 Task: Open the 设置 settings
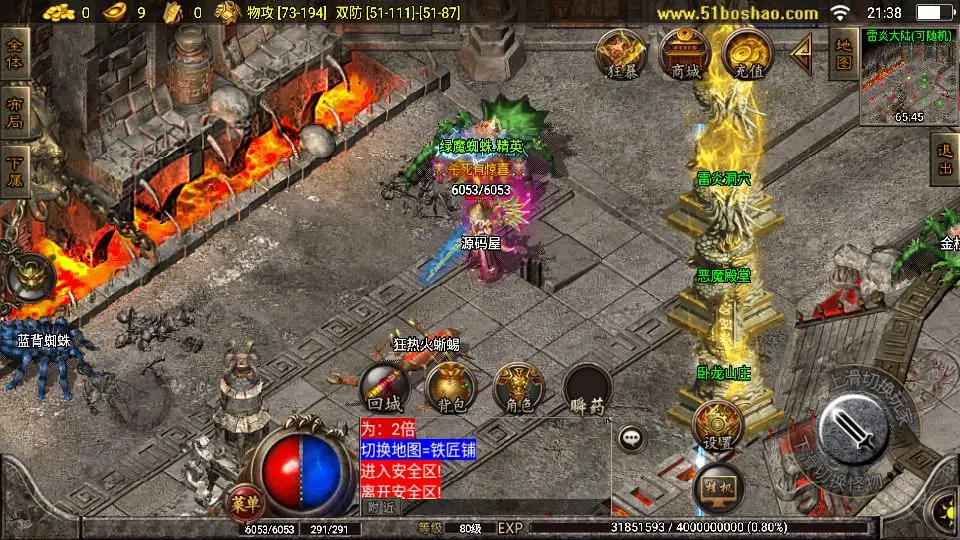pos(717,425)
